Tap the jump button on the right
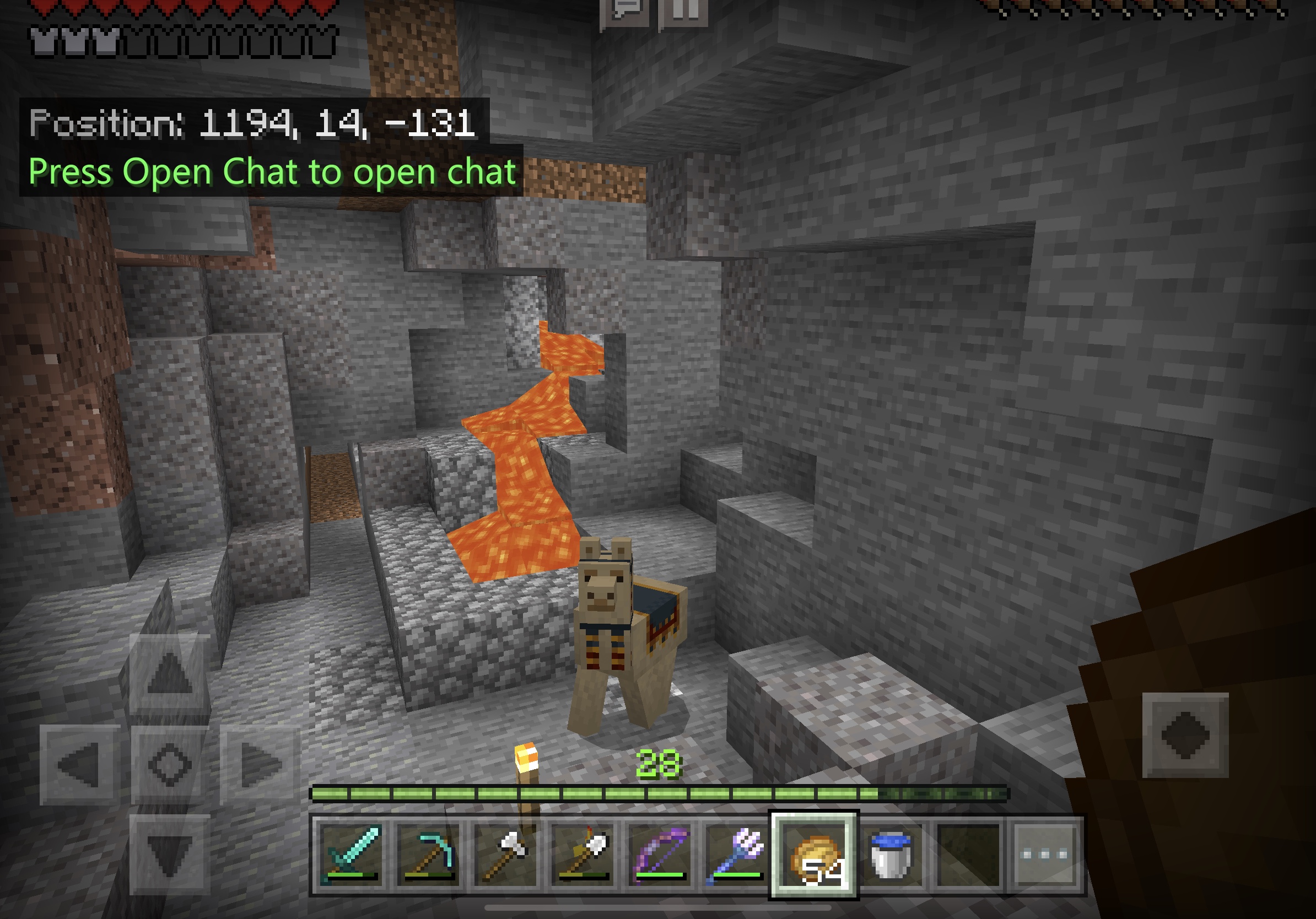The height and width of the screenshot is (919, 1316). point(1185,735)
